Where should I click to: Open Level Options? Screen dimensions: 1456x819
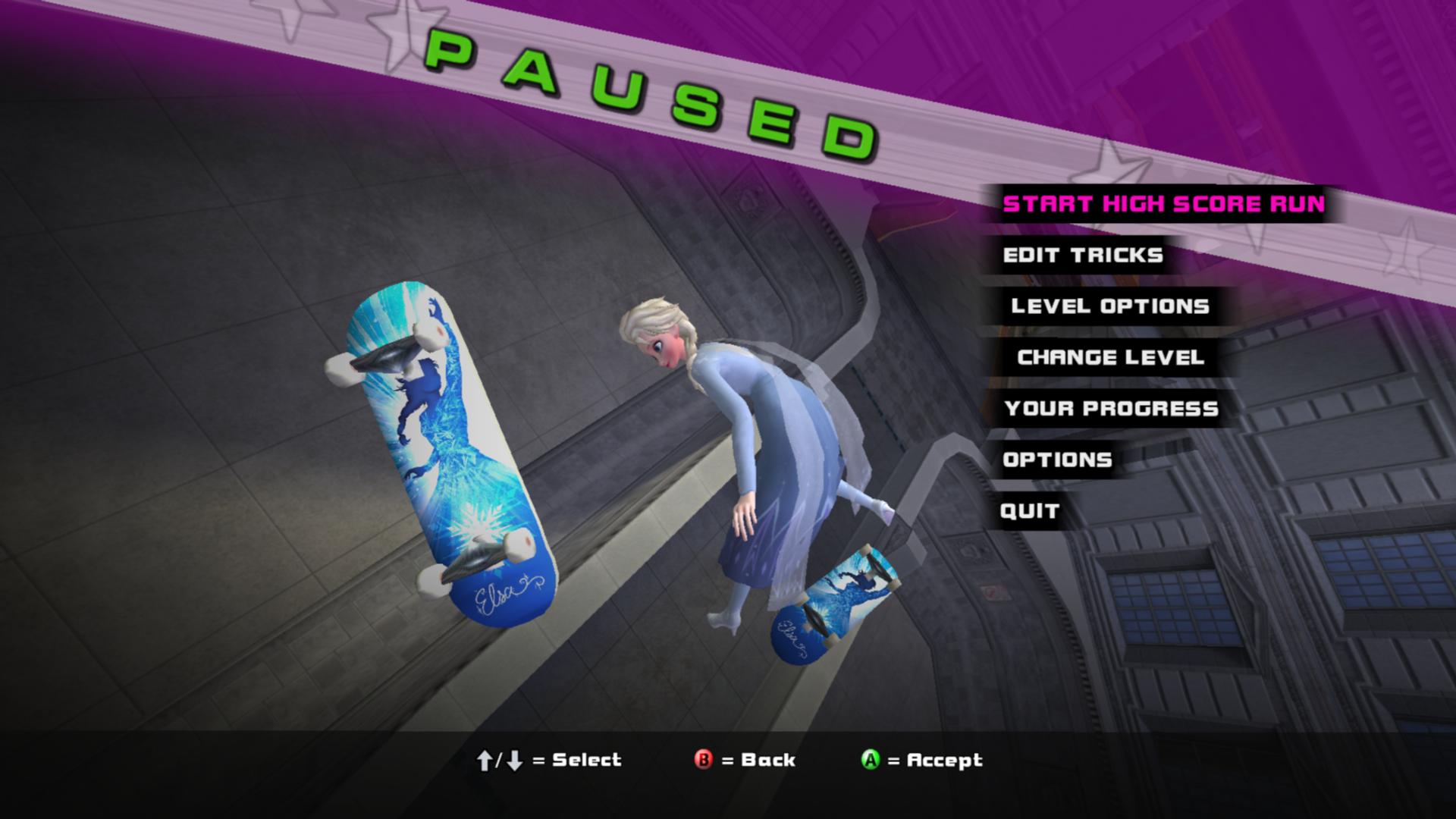(1109, 306)
